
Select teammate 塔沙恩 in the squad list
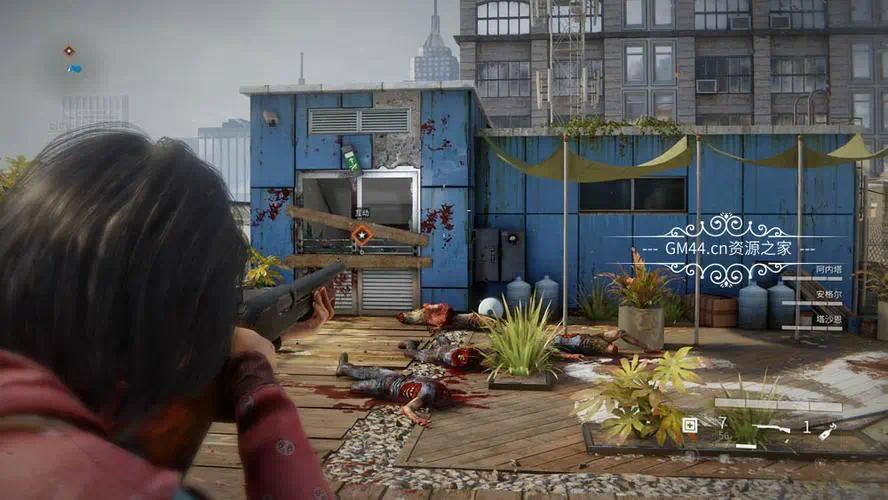[x=828, y=319]
